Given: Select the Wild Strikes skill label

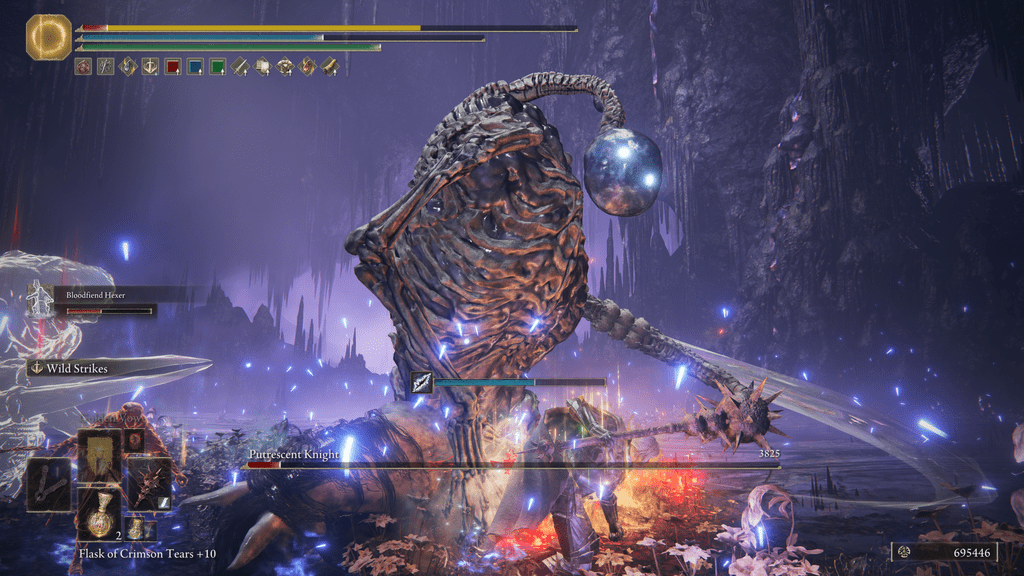Looking at the screenshot, I should pos(76,368).
